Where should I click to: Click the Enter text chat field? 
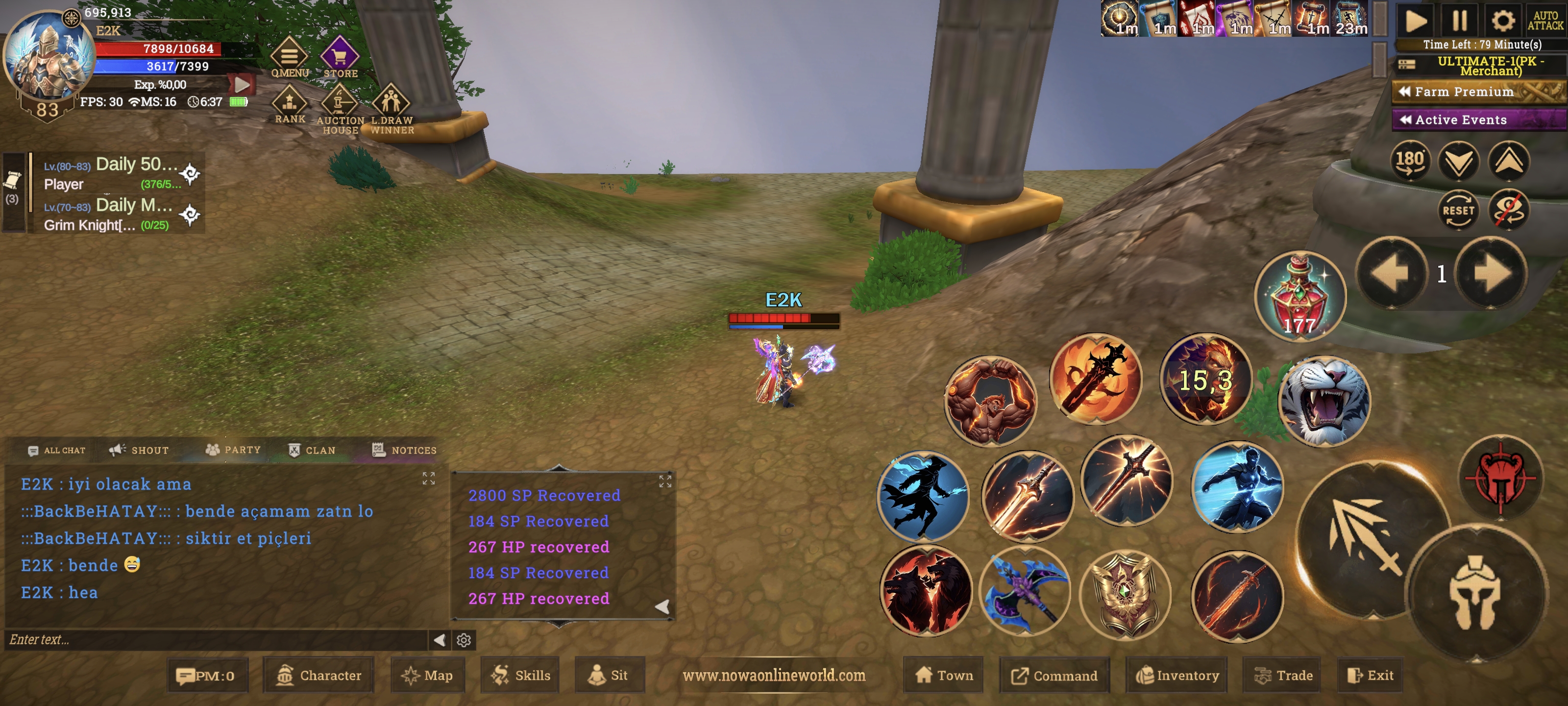pyautogui.click(x=216, y=640)
